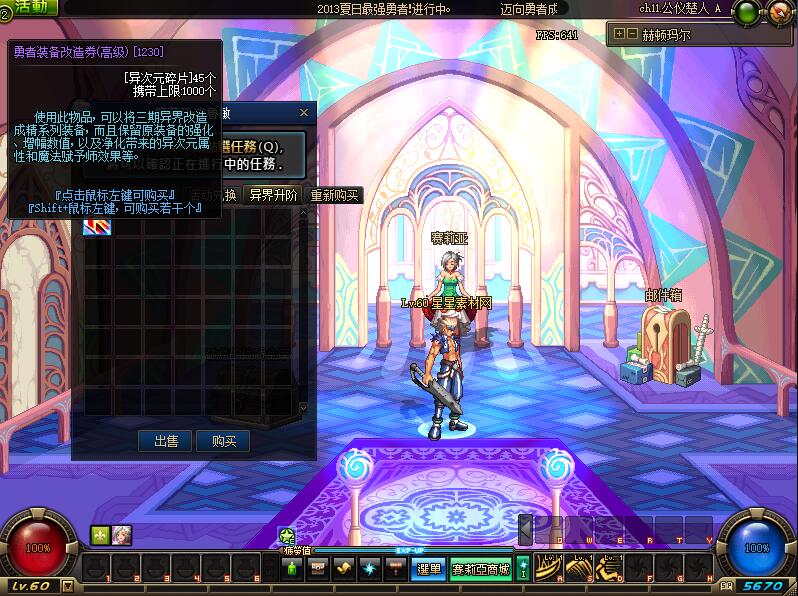Click the fatigue star icon above 疲劳值

287,536
